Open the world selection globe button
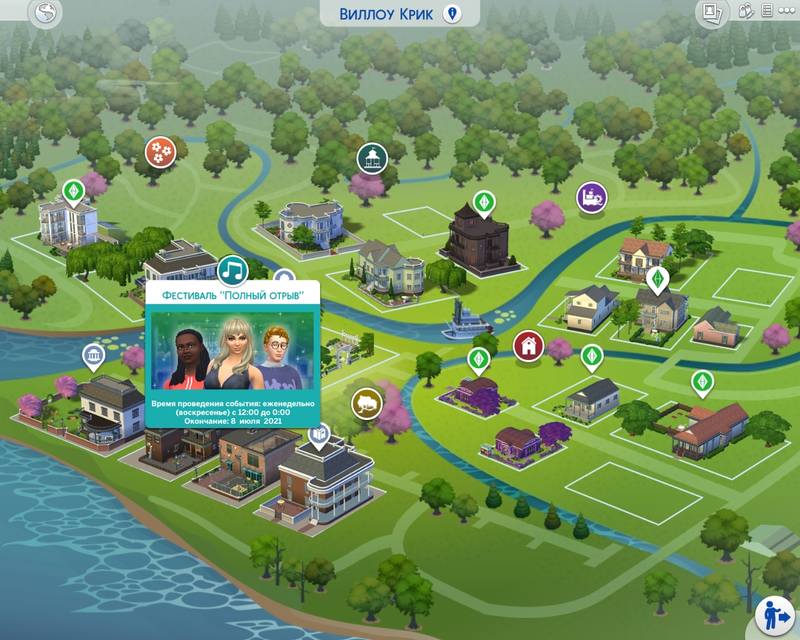 pos(47,13)
